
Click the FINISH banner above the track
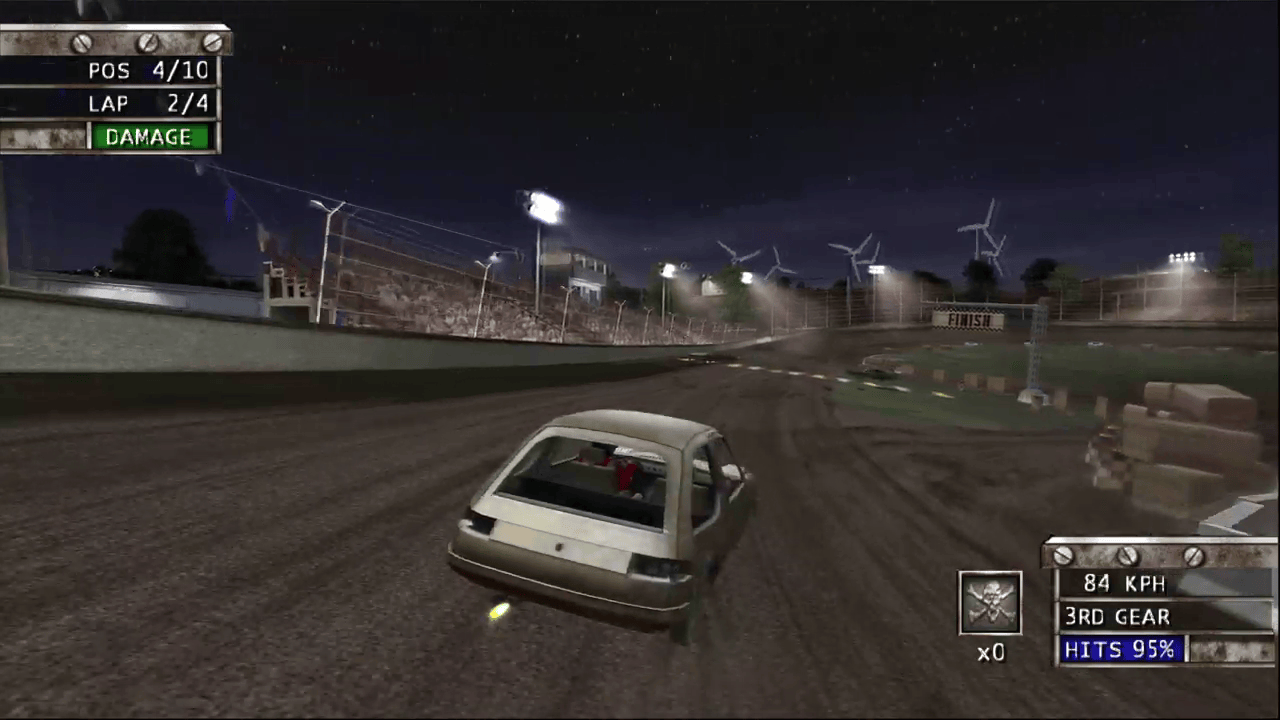pyautogui.click(x=967, y=320)
